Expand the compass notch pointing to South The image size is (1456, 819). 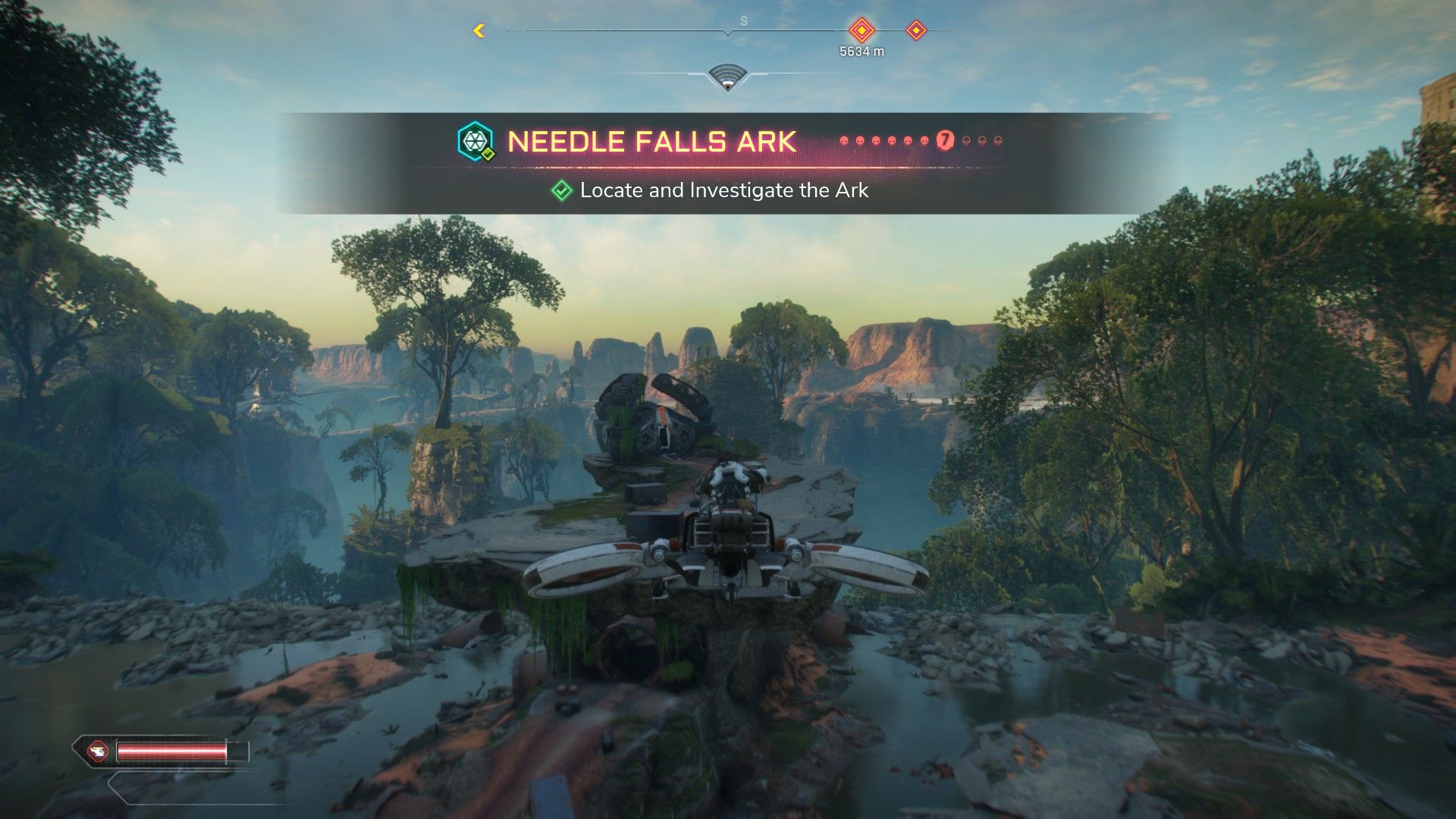[x=729, y=32]
